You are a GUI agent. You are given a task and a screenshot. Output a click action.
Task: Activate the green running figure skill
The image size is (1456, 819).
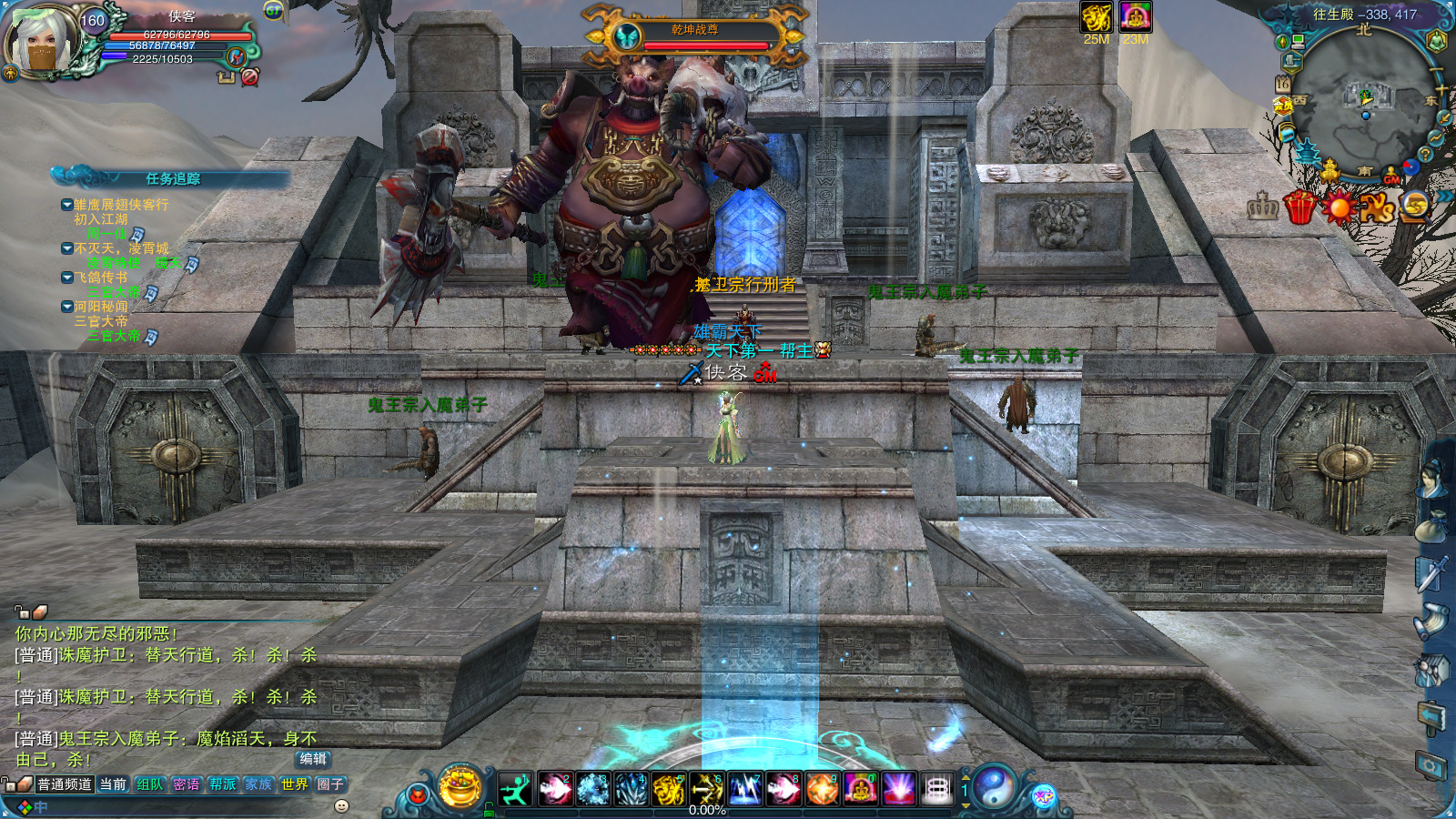click(x=515, y=789)
